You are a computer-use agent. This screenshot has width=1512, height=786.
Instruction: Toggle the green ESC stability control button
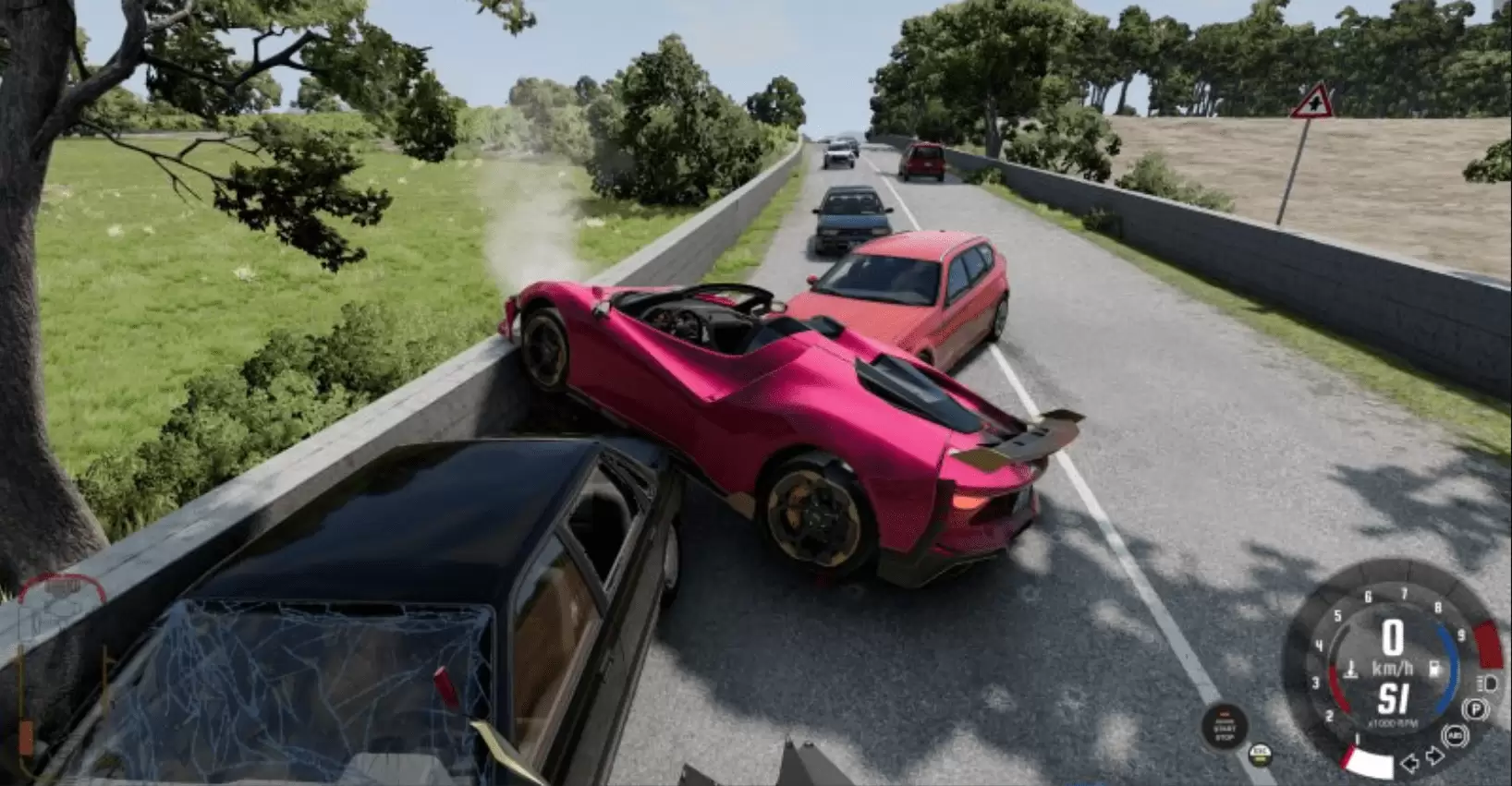(x=1260, y=755)
